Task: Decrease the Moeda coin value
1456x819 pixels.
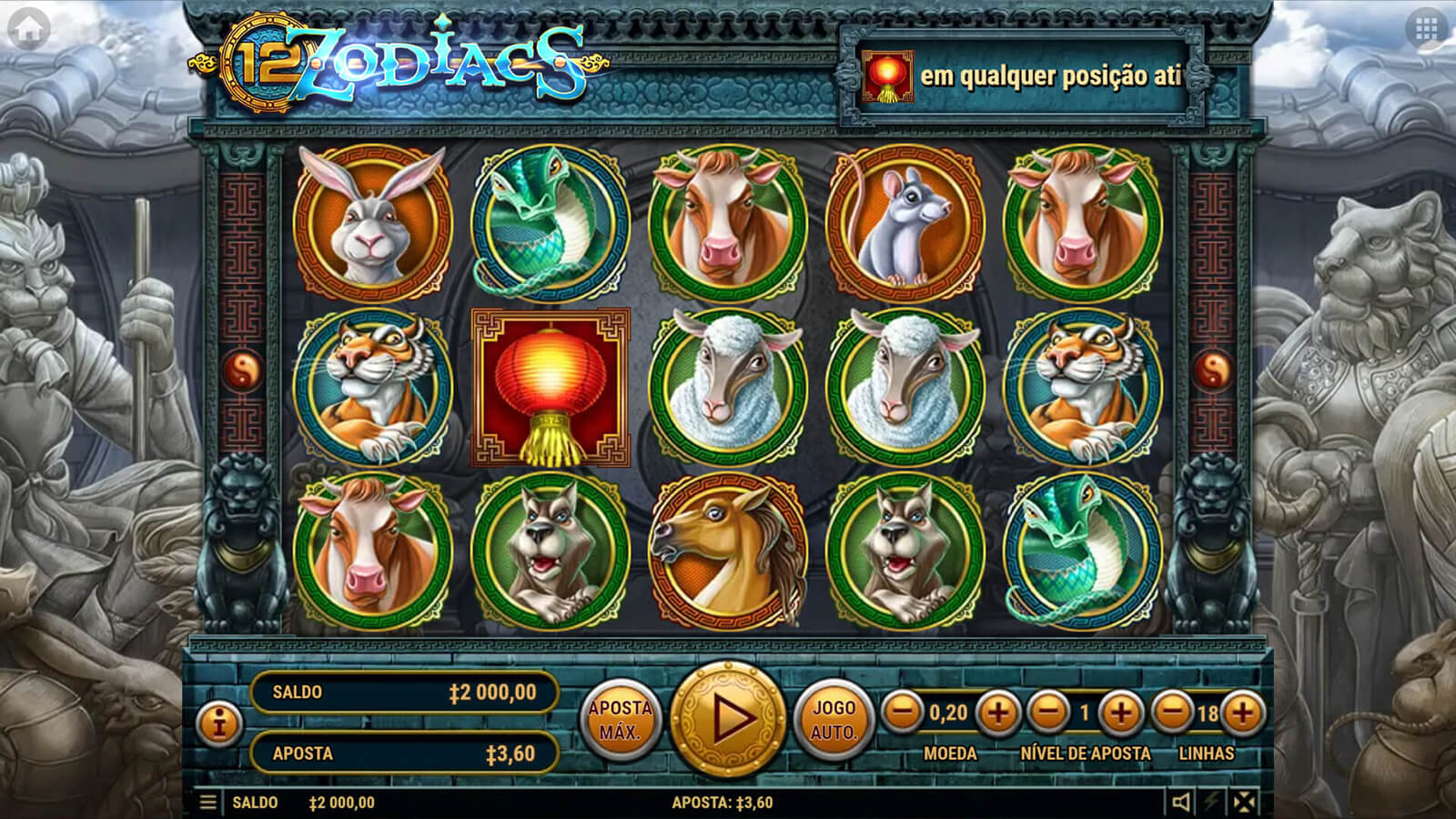Action: pyautogui.click(x=903, y=713)
